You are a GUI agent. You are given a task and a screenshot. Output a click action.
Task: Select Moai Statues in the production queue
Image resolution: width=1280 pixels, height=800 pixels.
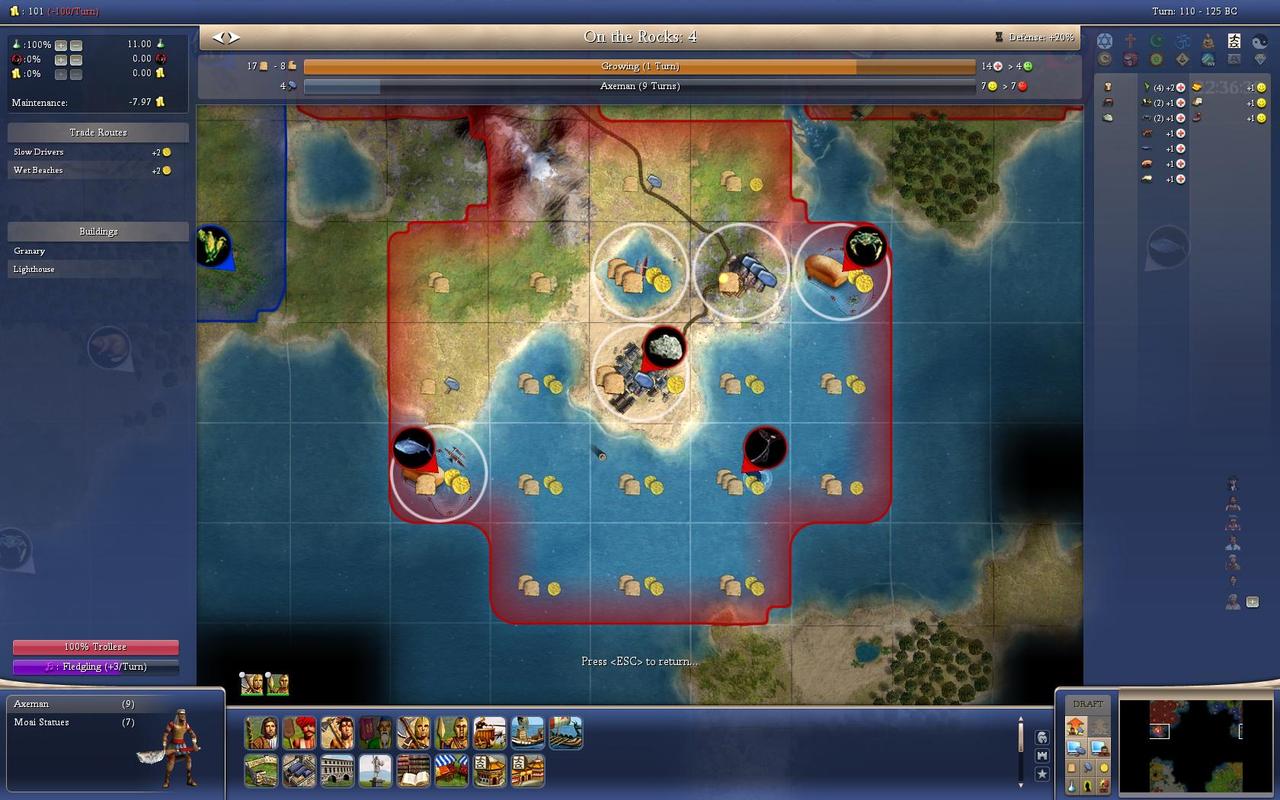pos(41,722)
